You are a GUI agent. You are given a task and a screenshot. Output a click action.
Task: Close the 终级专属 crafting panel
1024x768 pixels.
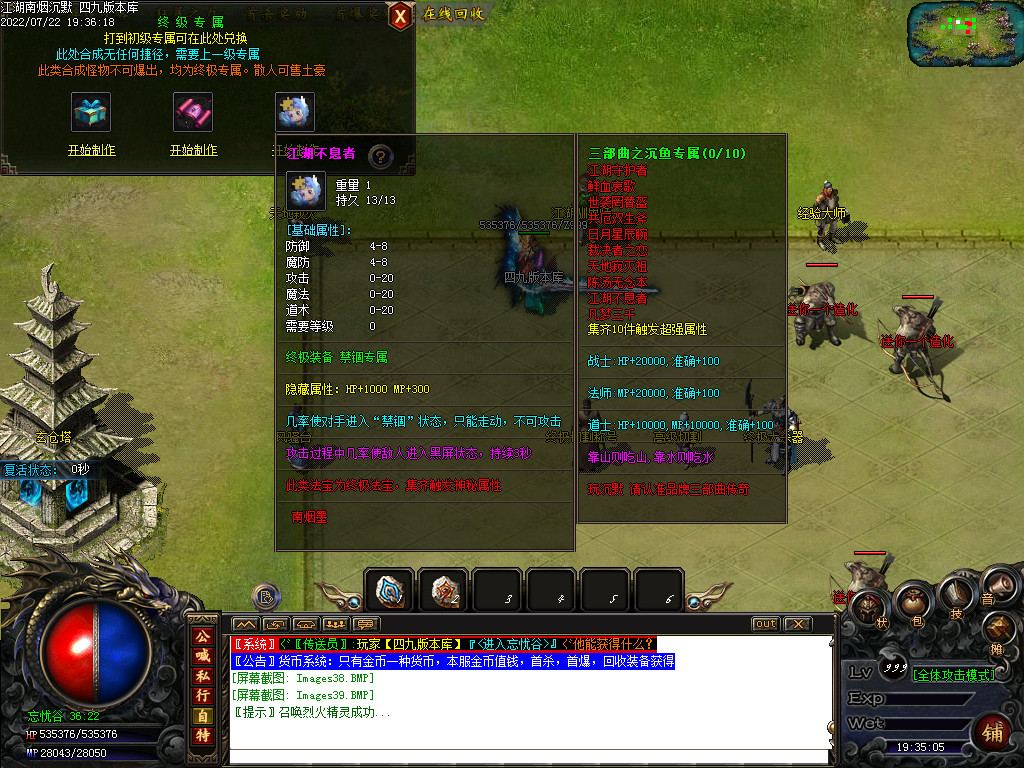click(400, 15)
